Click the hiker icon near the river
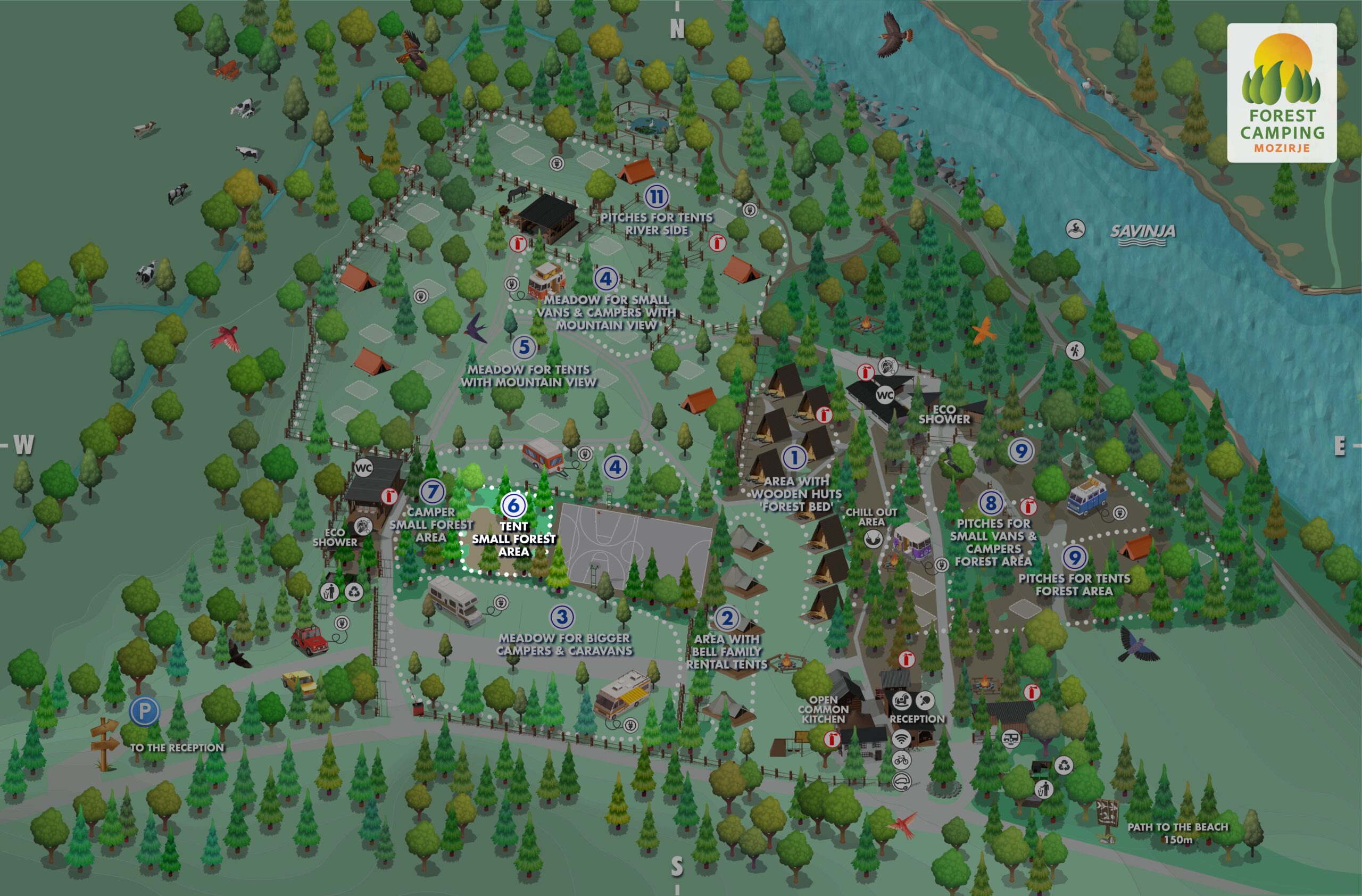Viewport: 1362px width, 896px height. pos(1075,350)
